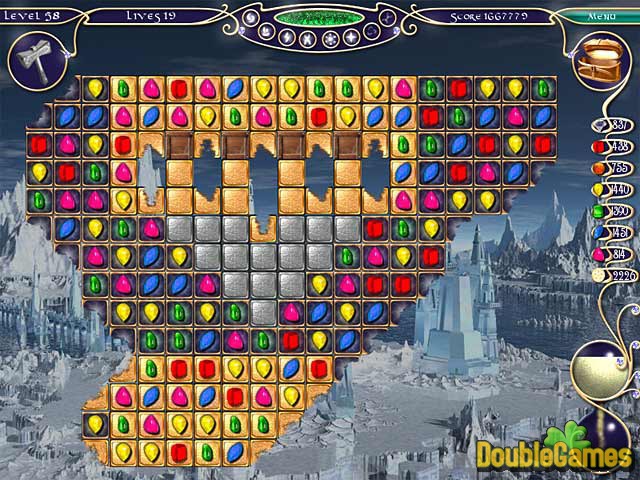Select the hammer tool icon
Screen dimensions: 640x480
click(x=28, y=55)
